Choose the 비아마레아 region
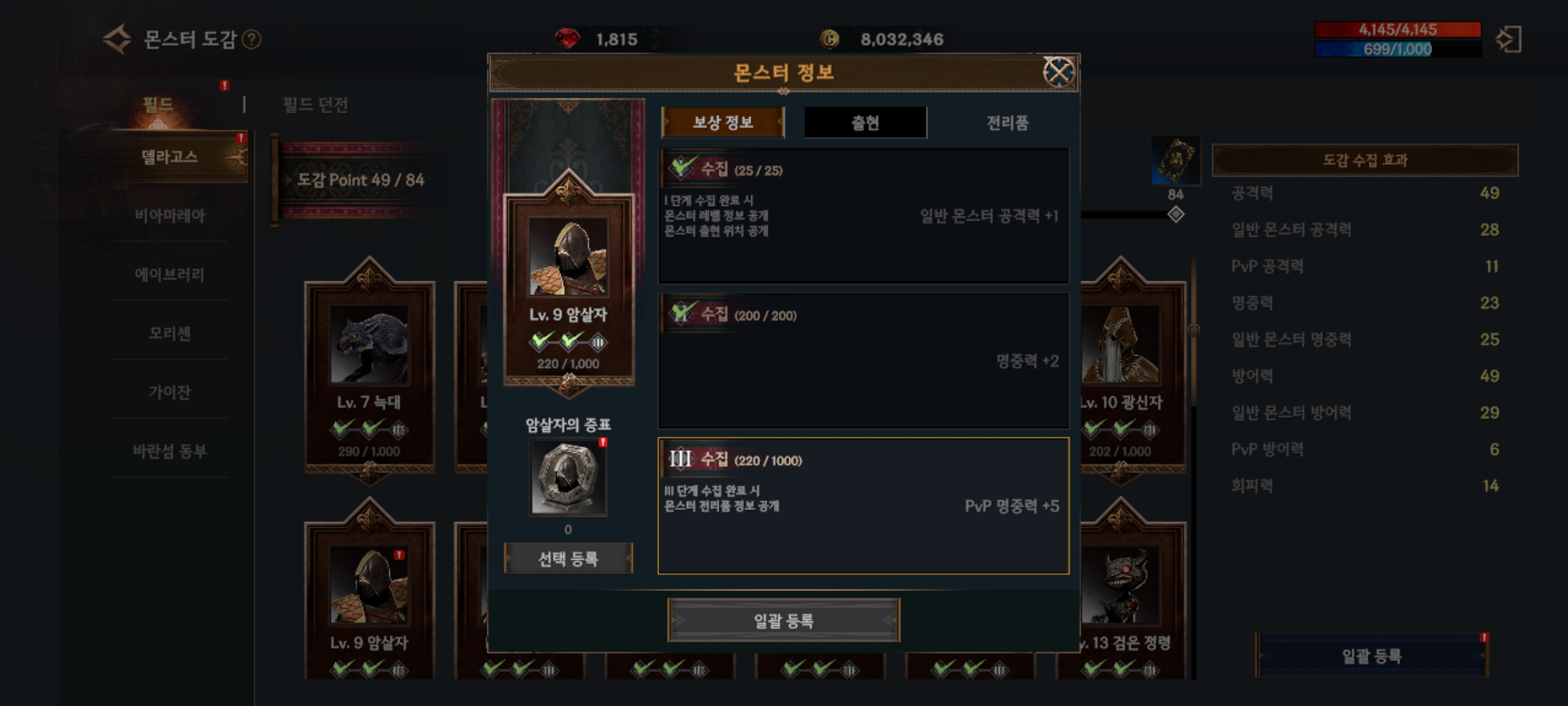 (x=170, y=215)
